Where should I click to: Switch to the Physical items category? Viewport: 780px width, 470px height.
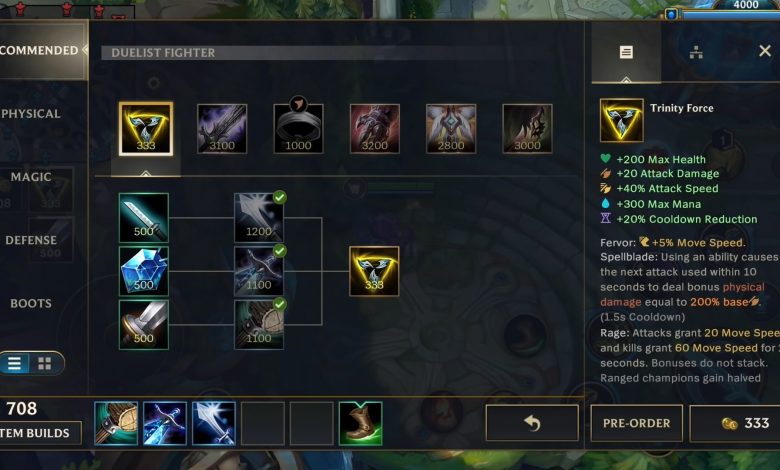click(32, 114)
